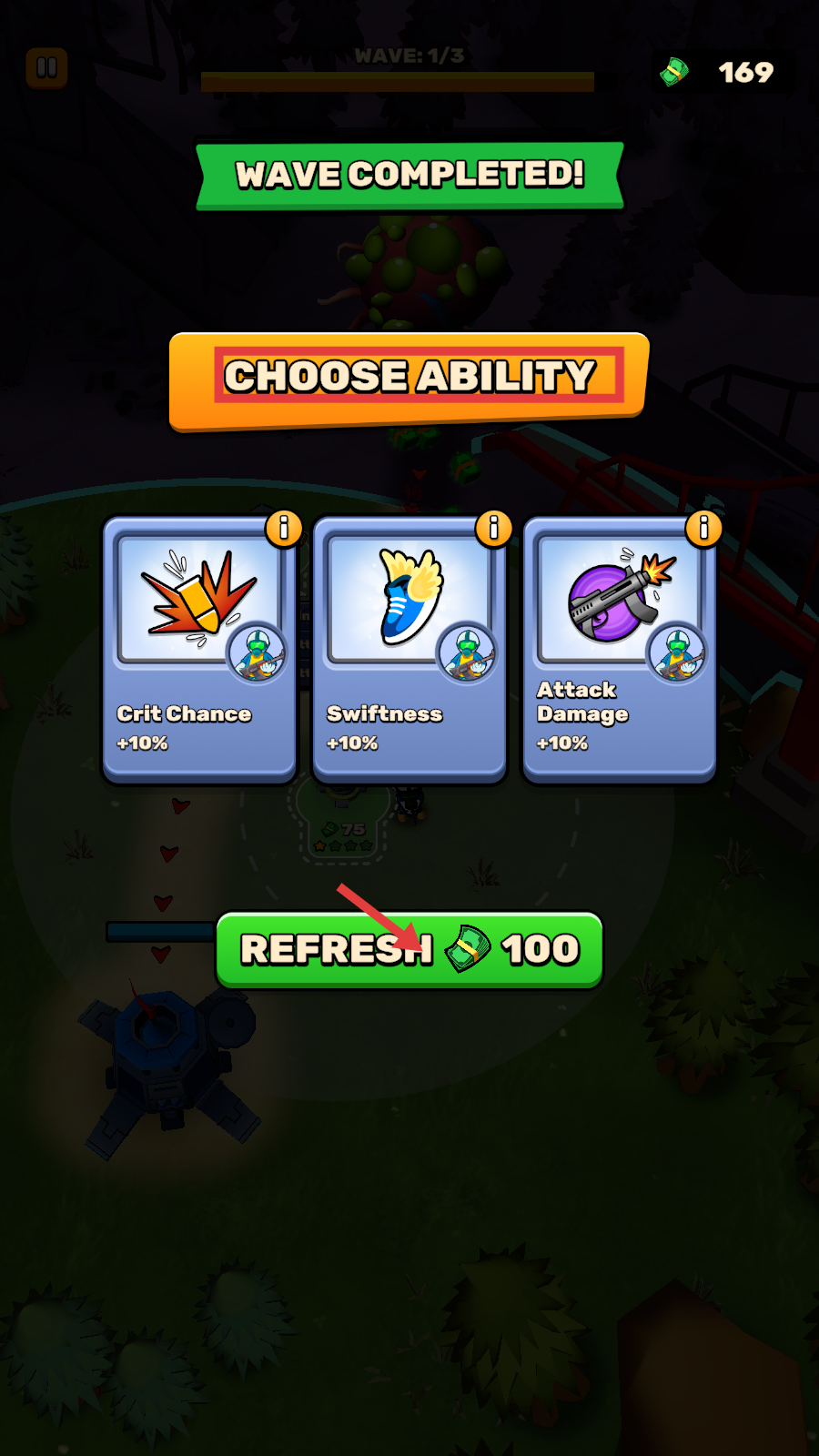Open the Swiftness card info icon
Screen dimensions: 819x1456
[x=494, y=528]
